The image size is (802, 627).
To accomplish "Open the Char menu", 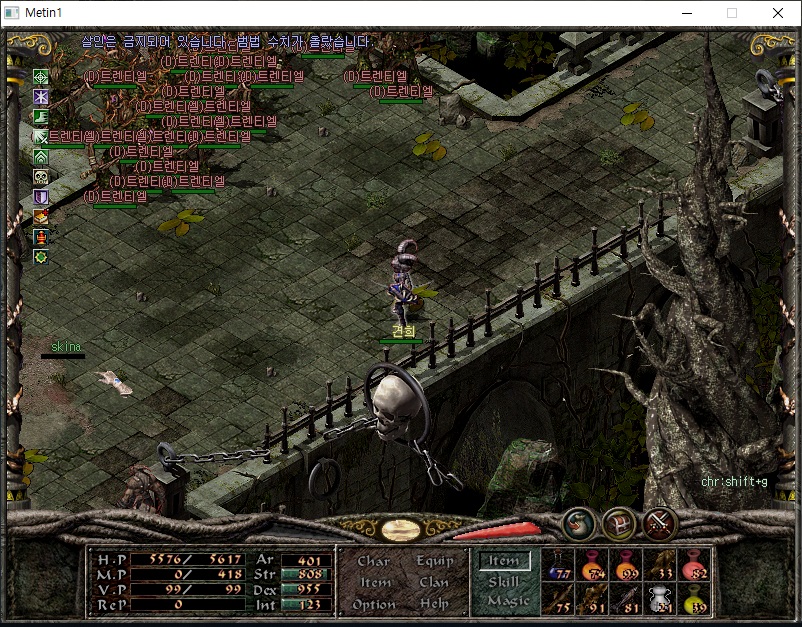I will (373, 561).
